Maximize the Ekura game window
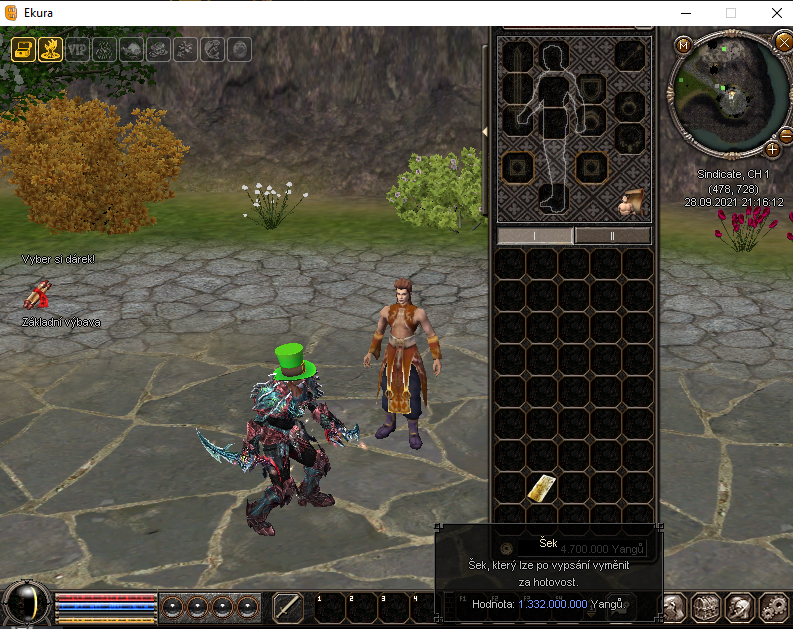Image resolution: width=793 pixels, height=629 pixels. [x=730, y=13]
